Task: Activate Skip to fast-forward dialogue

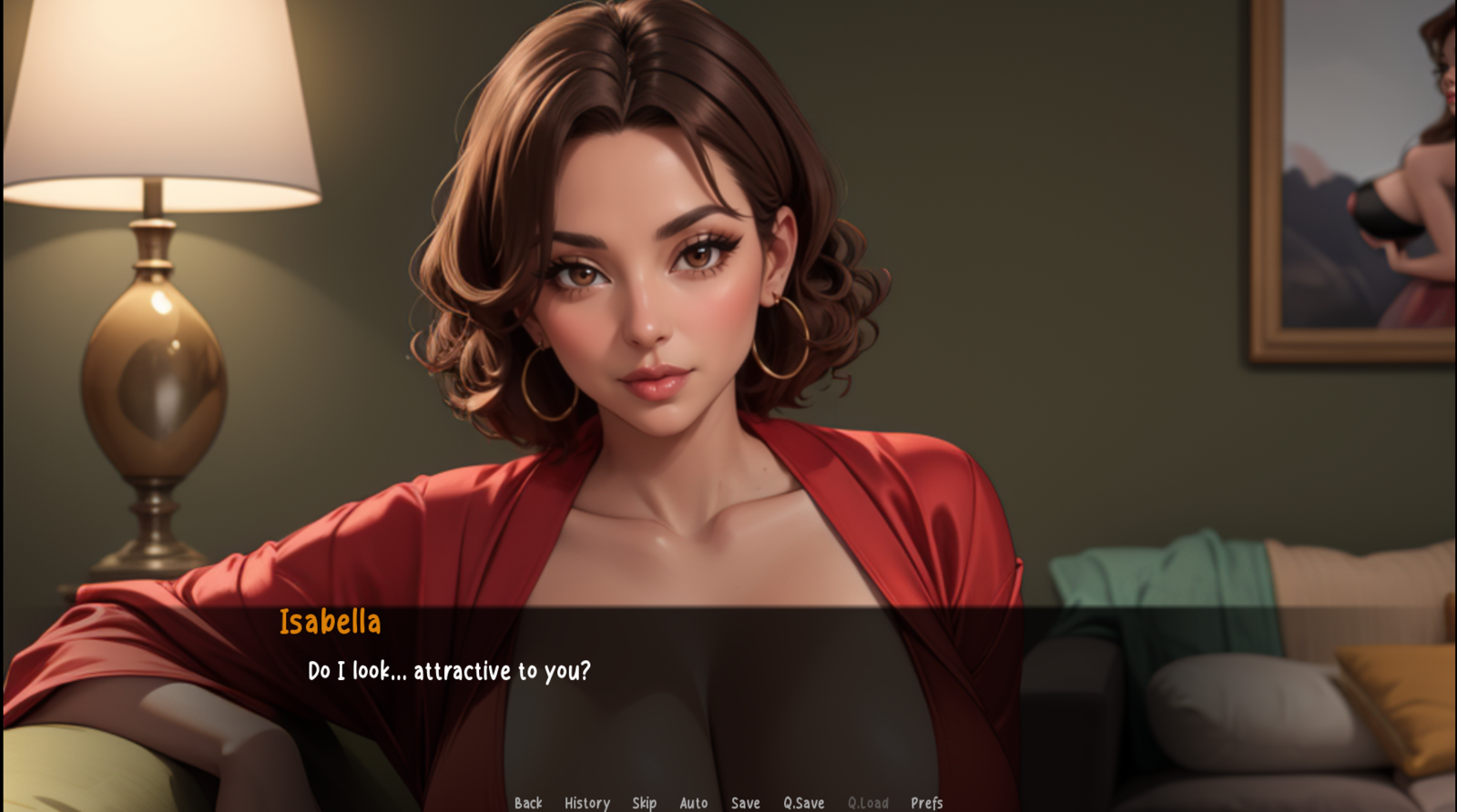Action: 644,802
